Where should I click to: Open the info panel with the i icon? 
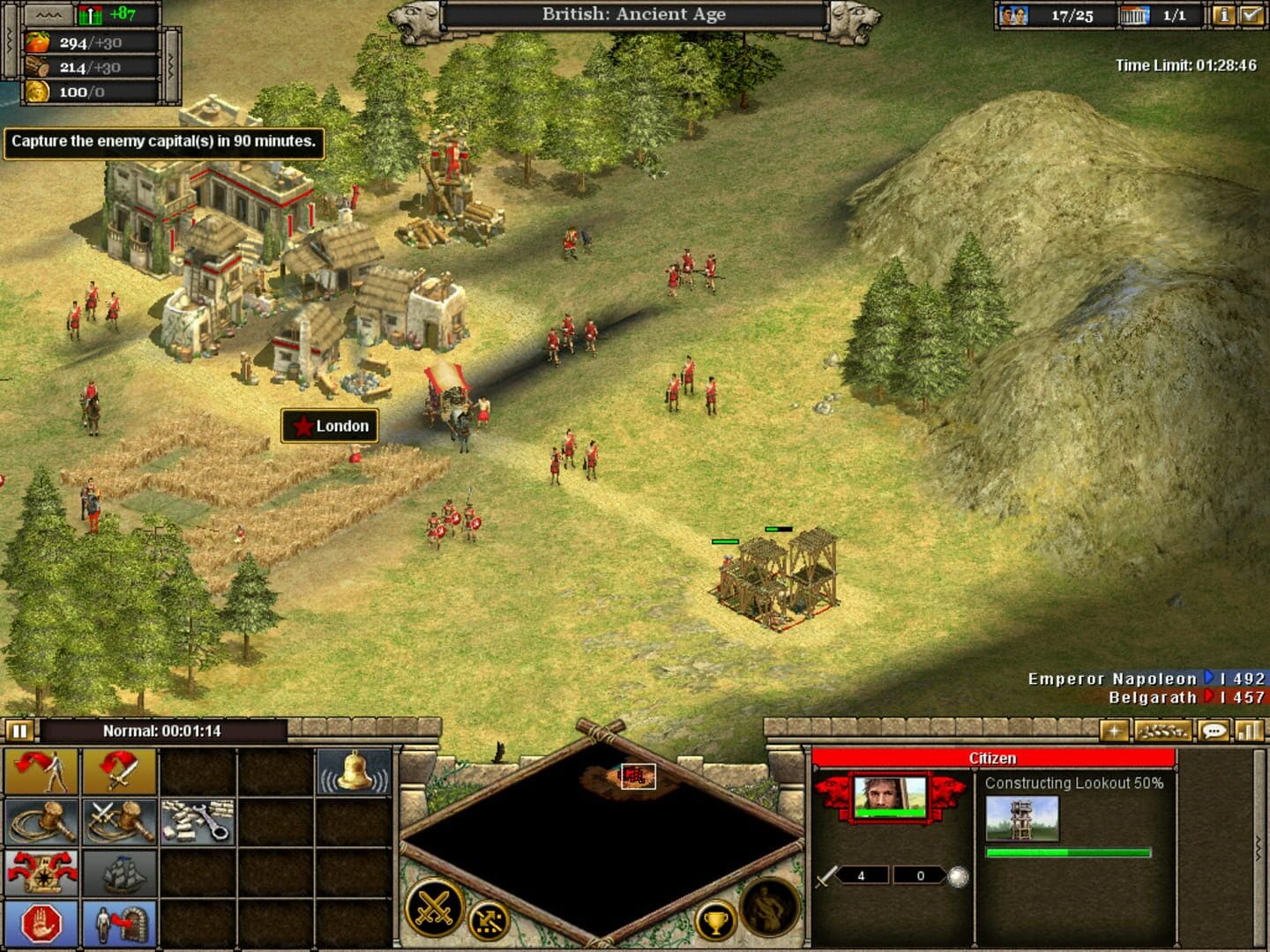(x=1225, y=15)
